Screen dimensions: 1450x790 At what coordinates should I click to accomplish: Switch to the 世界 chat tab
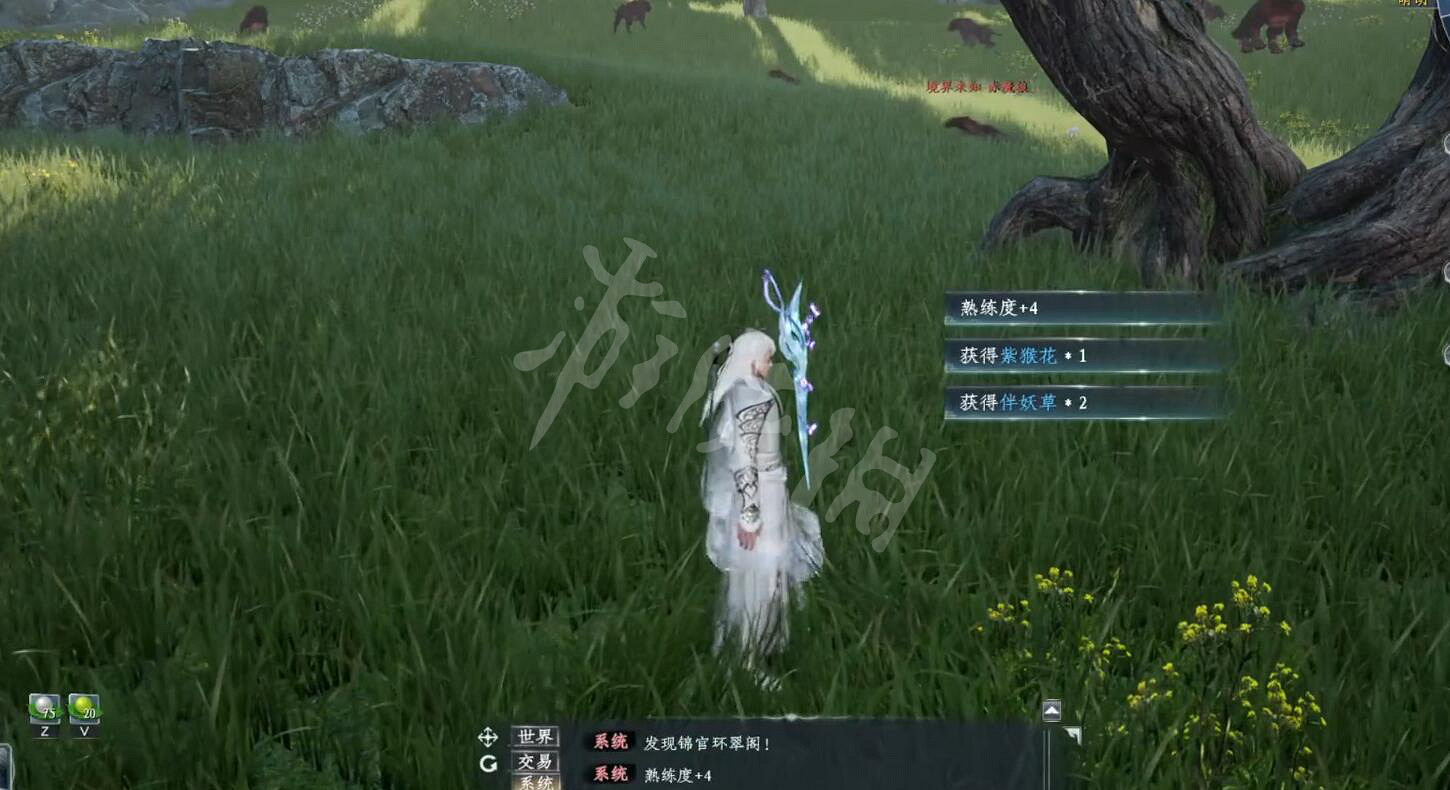pyautogui.click(x=533, y=738)
